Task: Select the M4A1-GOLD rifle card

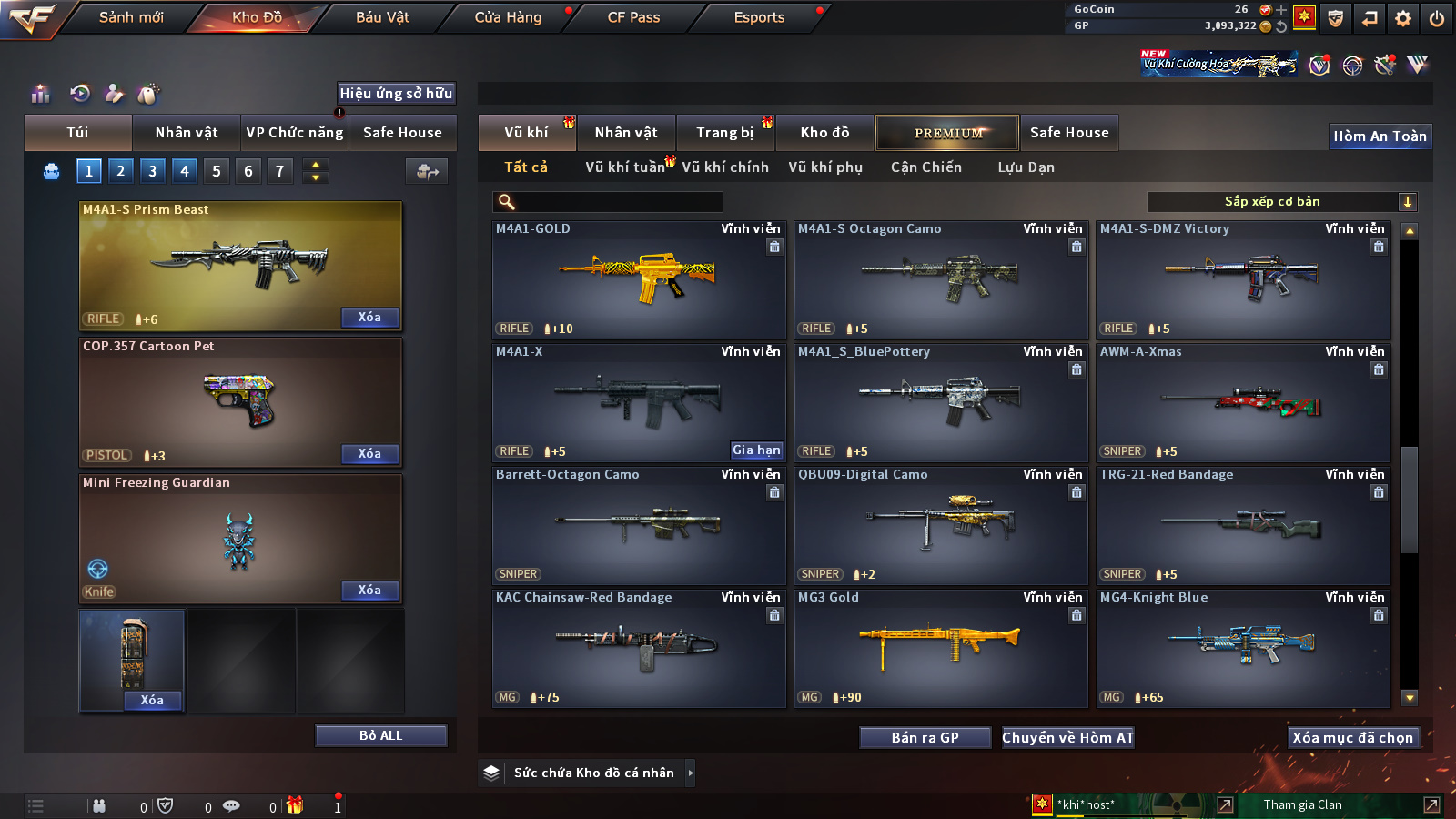Action: click(638, 280)
